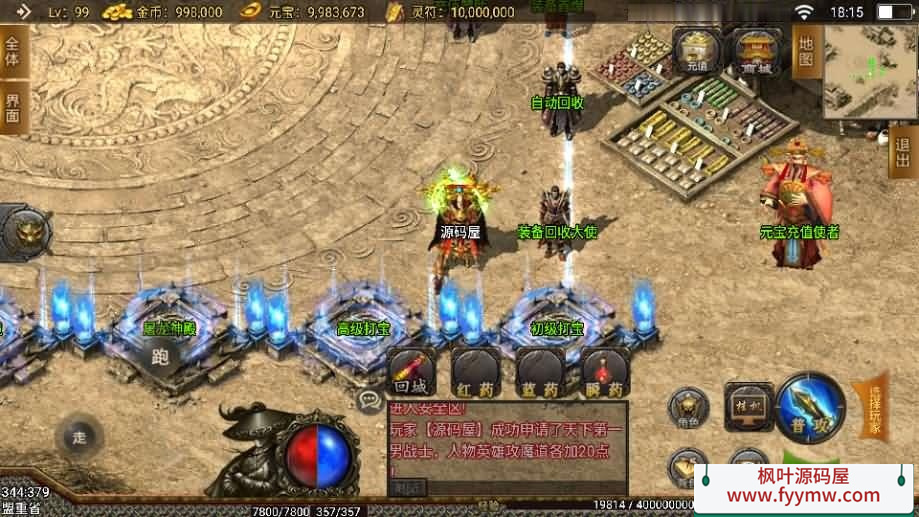Image resolution: width=919 pixels, height=517 pixels.
Task: Use the 蓝药 blue potion slot
Action: click(539, 372)
